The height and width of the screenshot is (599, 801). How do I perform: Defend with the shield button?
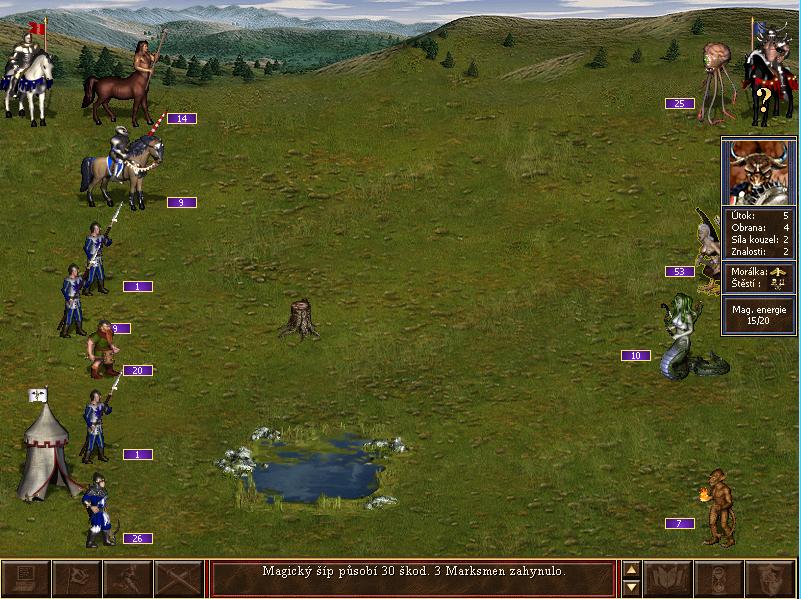769,579
